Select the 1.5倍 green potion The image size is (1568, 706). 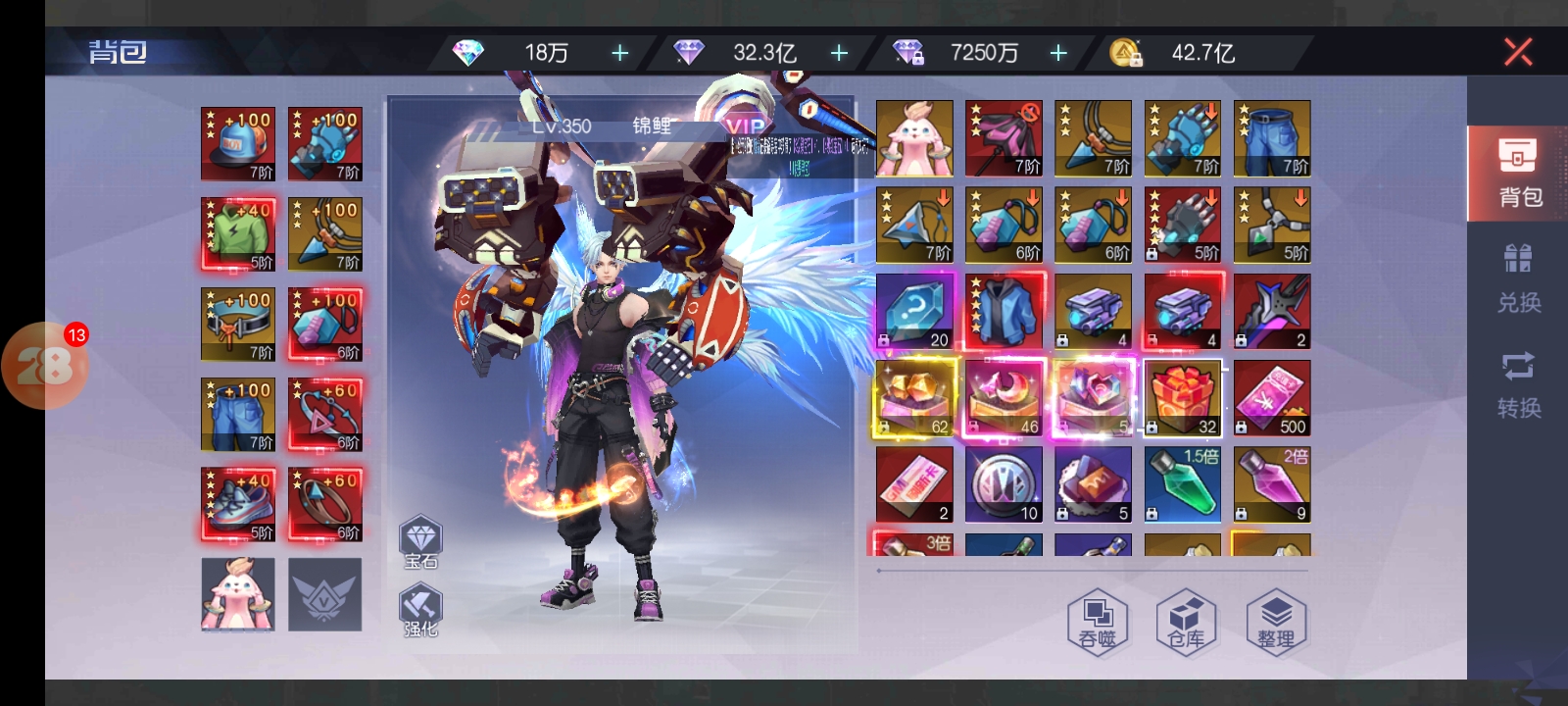click(1183, 484)
